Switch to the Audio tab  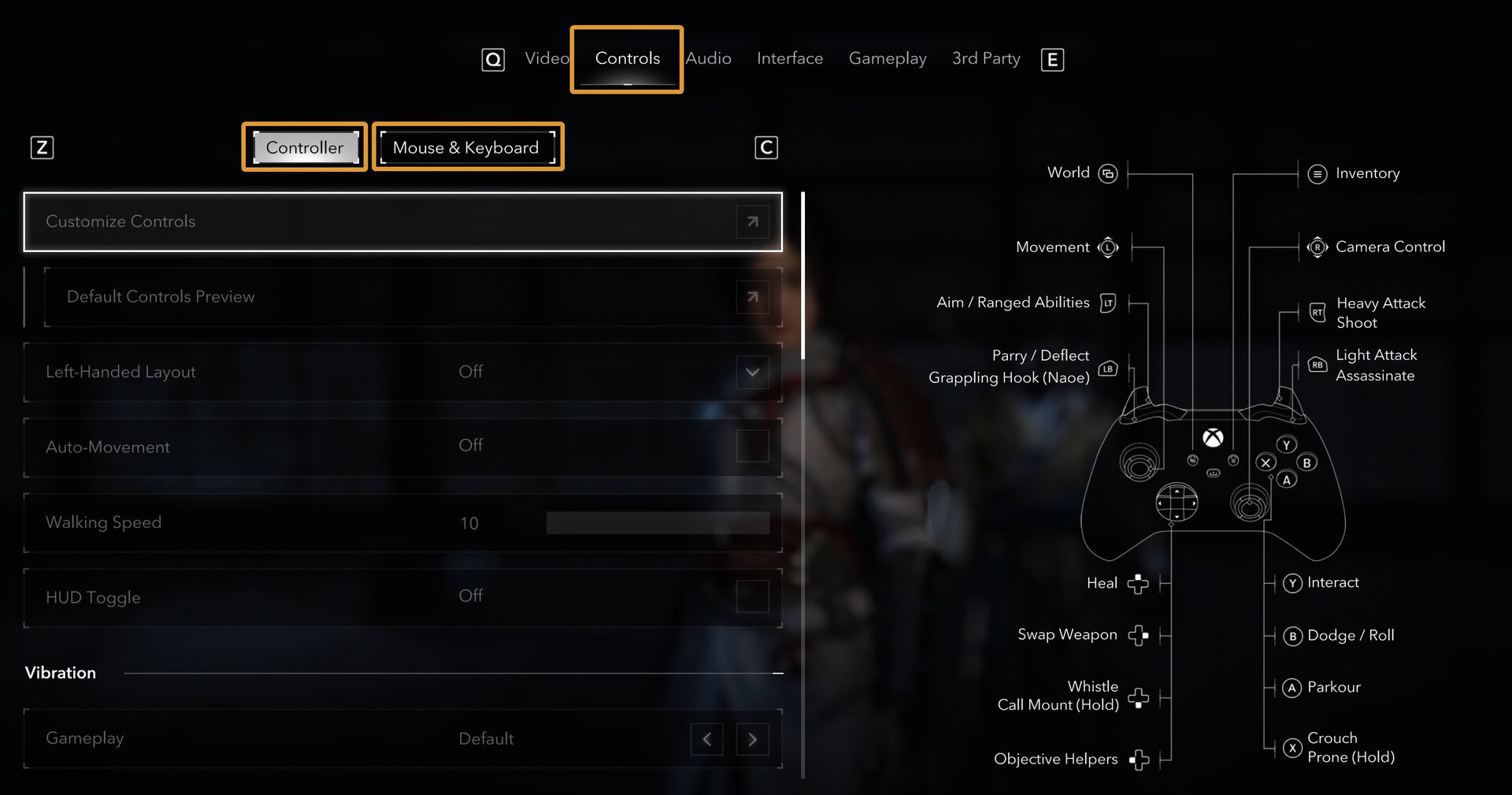[x=708, y=58]
